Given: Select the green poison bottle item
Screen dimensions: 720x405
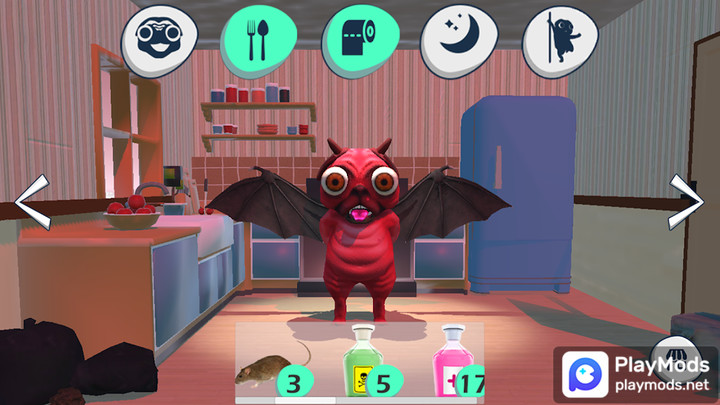Looking at the screenshot, I should tap(362, 362).
